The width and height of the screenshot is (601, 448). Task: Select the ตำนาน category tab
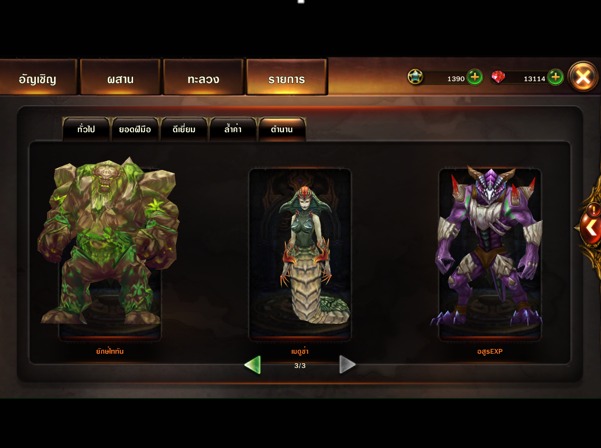[x=281, y=129]
